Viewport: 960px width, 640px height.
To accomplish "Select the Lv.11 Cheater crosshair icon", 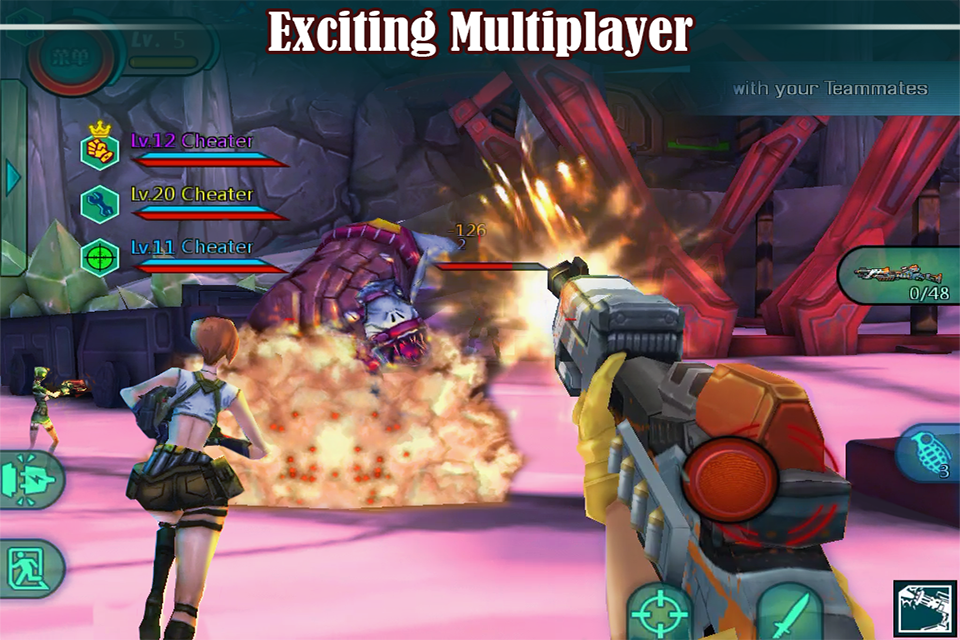I will 99,256.
